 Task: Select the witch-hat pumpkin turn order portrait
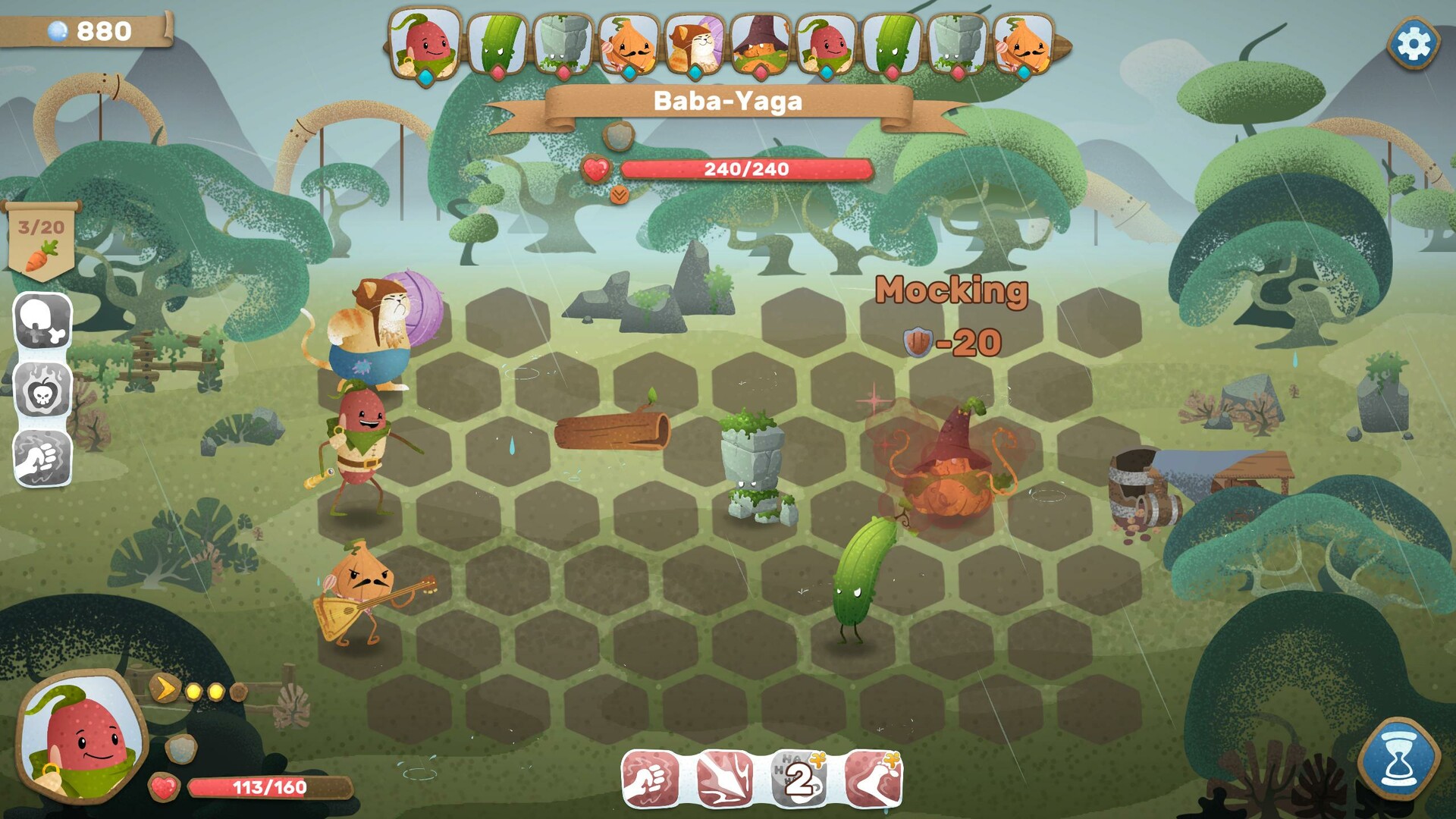761,45
